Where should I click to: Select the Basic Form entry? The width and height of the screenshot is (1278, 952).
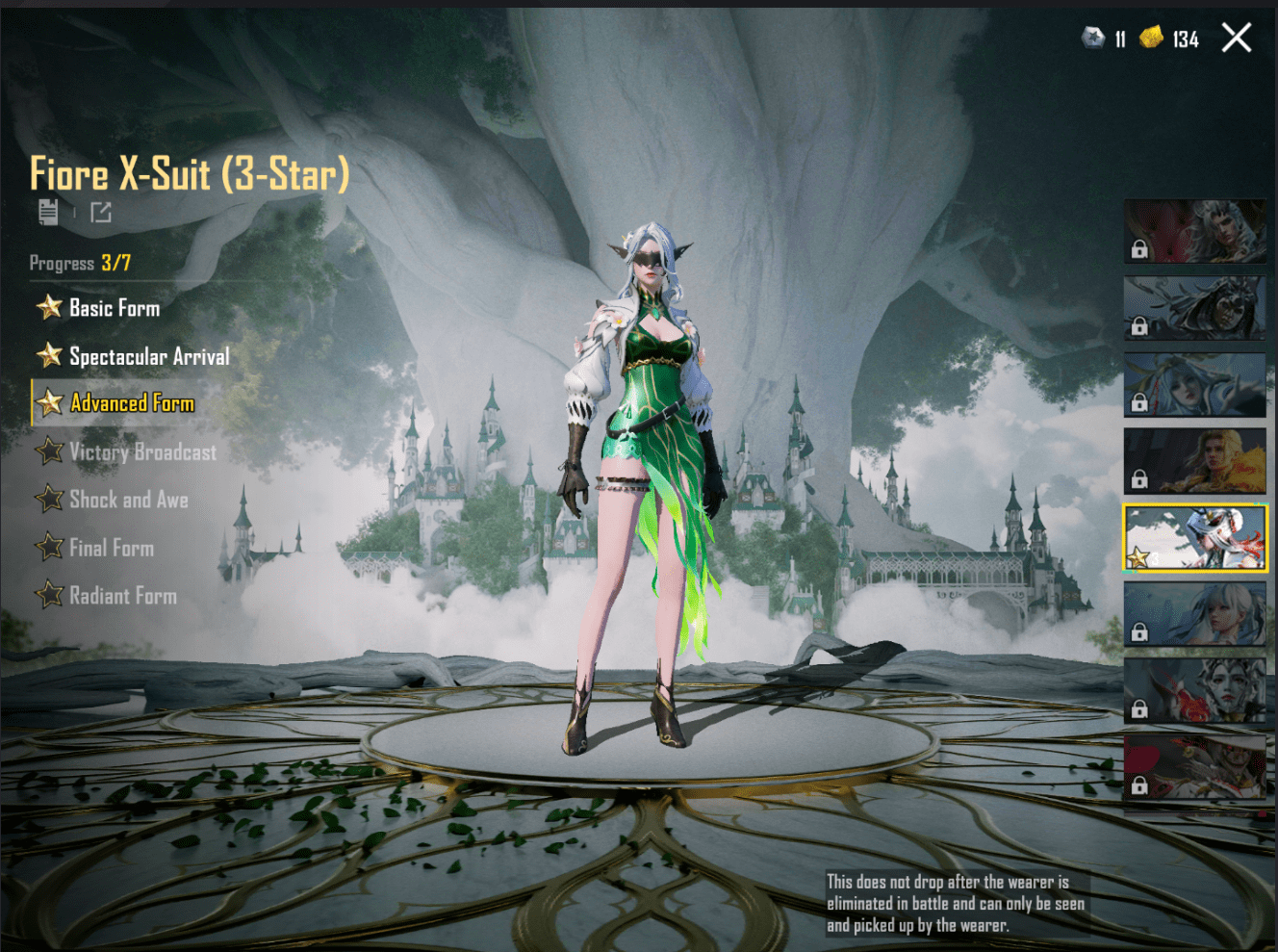pos(114,308)
